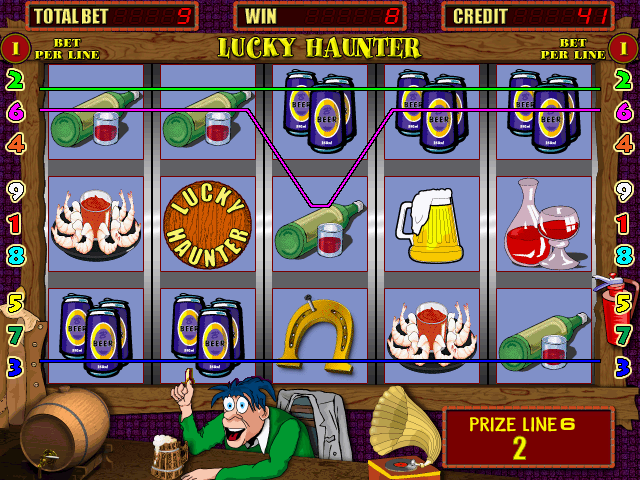Select the blue line 3 marker, right rail
This screenshot has width=640, height=480.
tap(624, 364)
